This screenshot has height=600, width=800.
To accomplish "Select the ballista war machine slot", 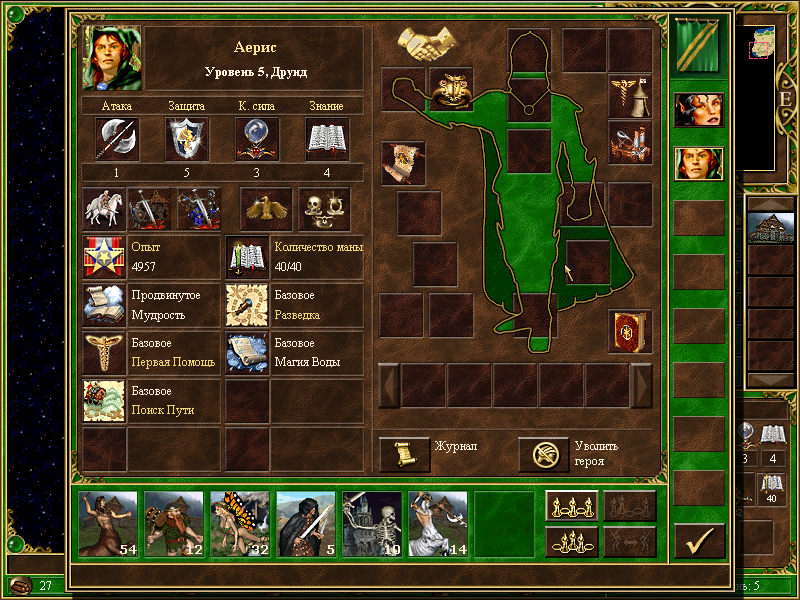I will pos(629,141).
